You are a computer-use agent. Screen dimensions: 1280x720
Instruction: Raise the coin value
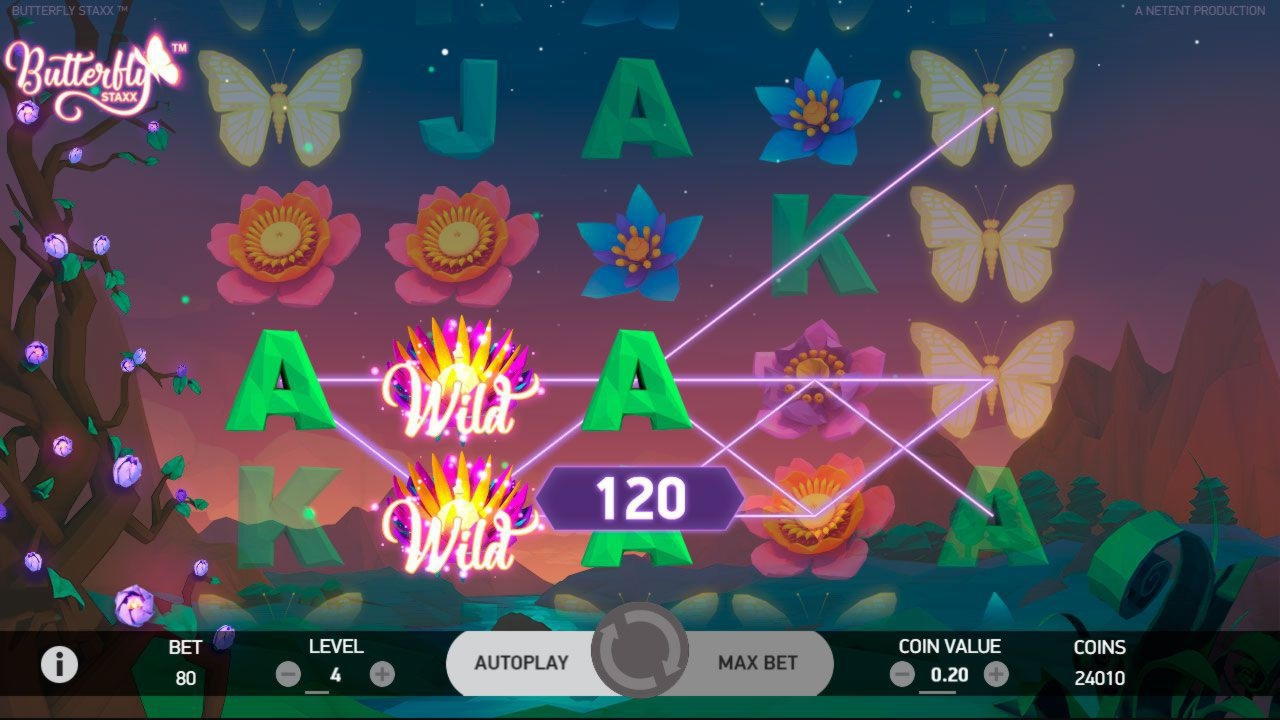click(996, 675)
